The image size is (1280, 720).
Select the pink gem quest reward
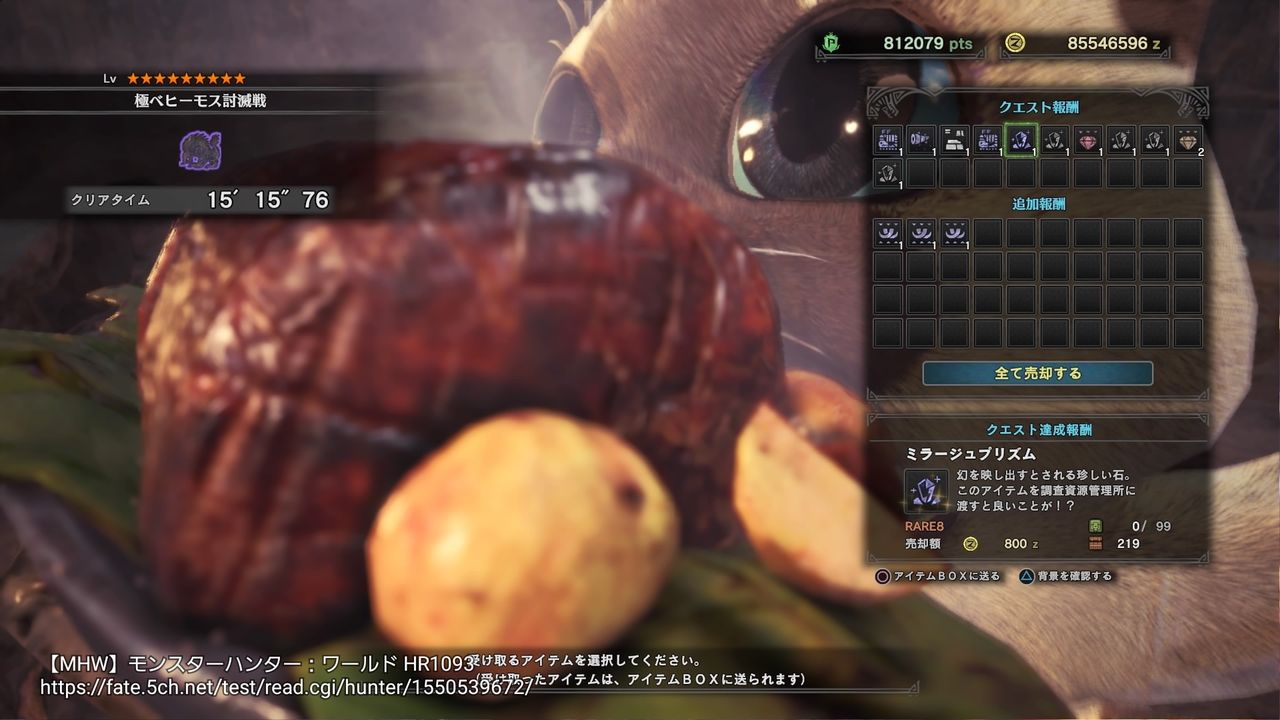tap(1089, 140)
